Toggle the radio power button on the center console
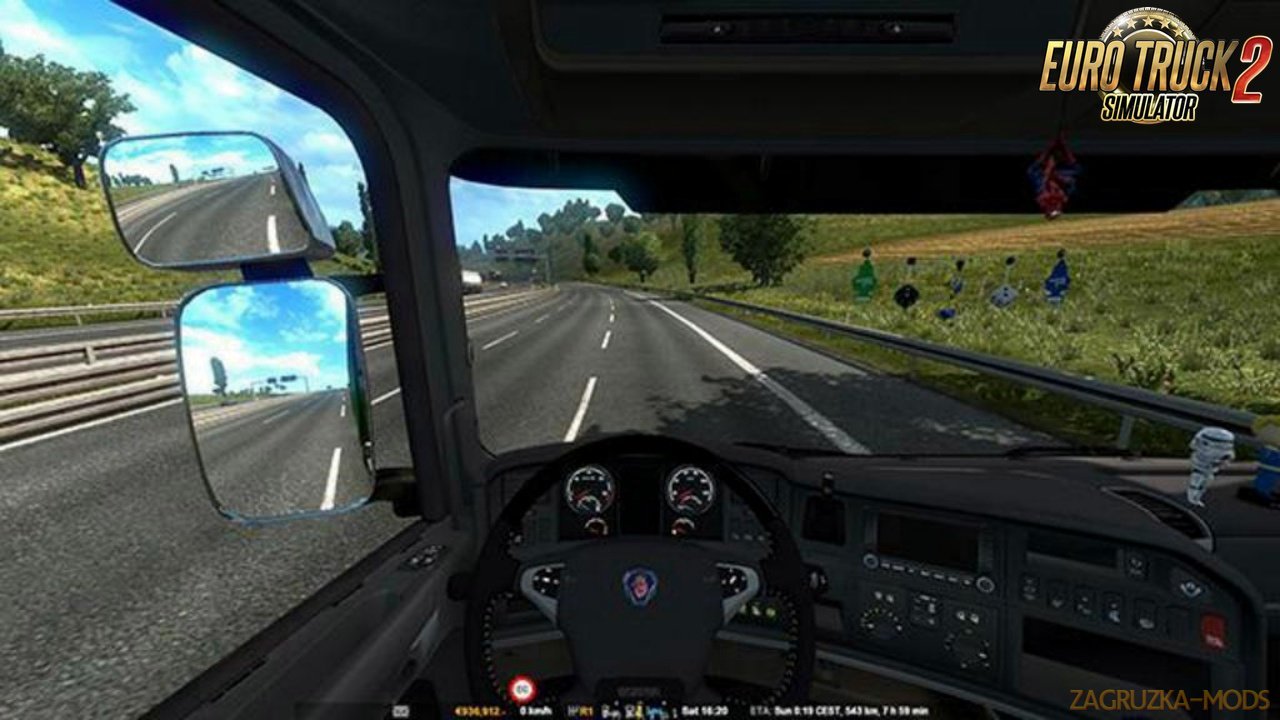This screenshot has height=720, width=1280. click(870, 561)
